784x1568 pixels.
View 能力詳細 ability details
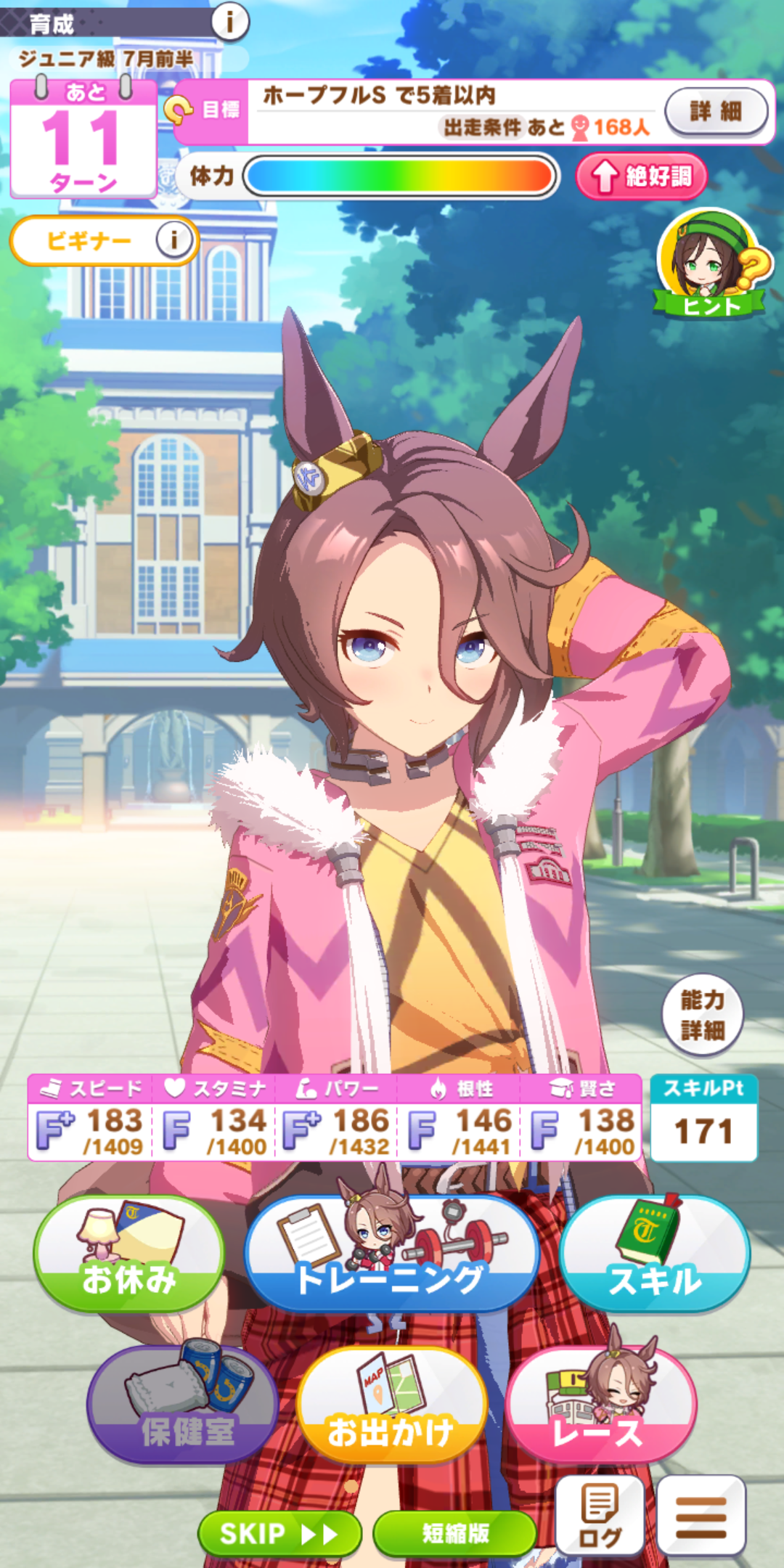click(702, 1014)
